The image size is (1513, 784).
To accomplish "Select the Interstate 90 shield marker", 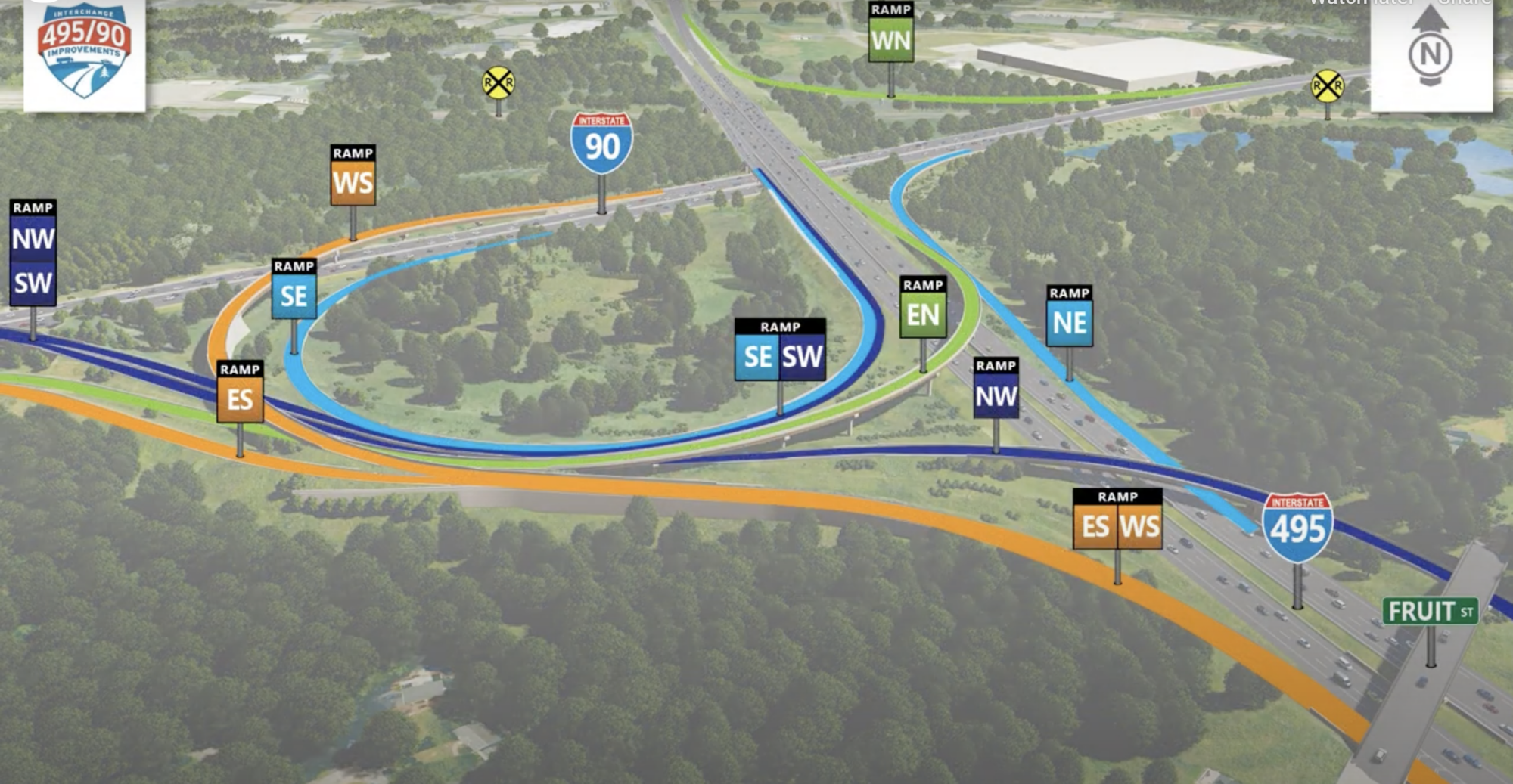I will pyautogui.click(x=601, y=144).
